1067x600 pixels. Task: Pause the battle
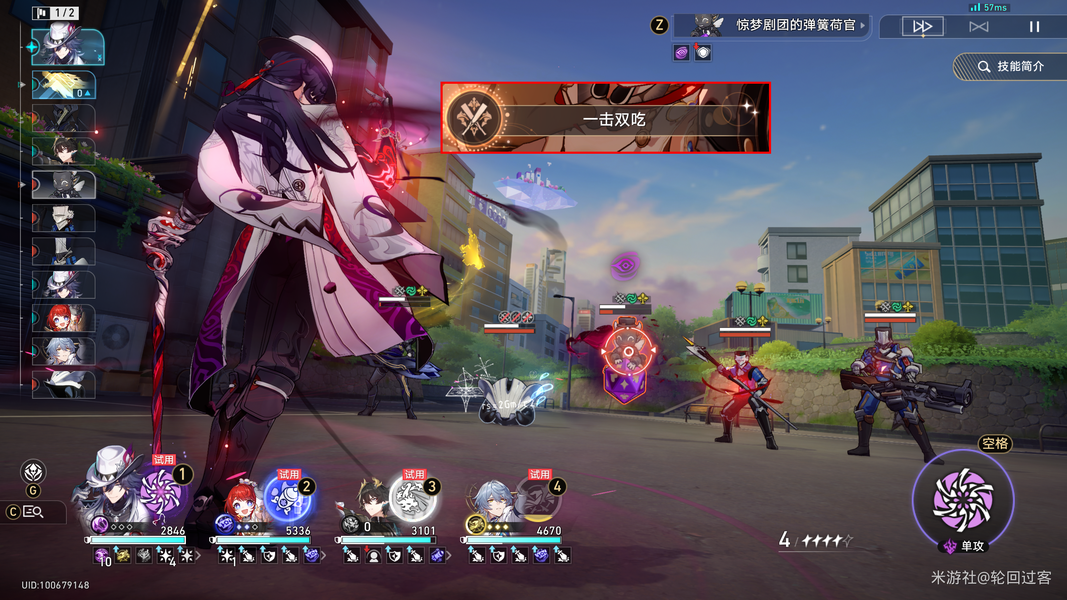click(1034, 27)
